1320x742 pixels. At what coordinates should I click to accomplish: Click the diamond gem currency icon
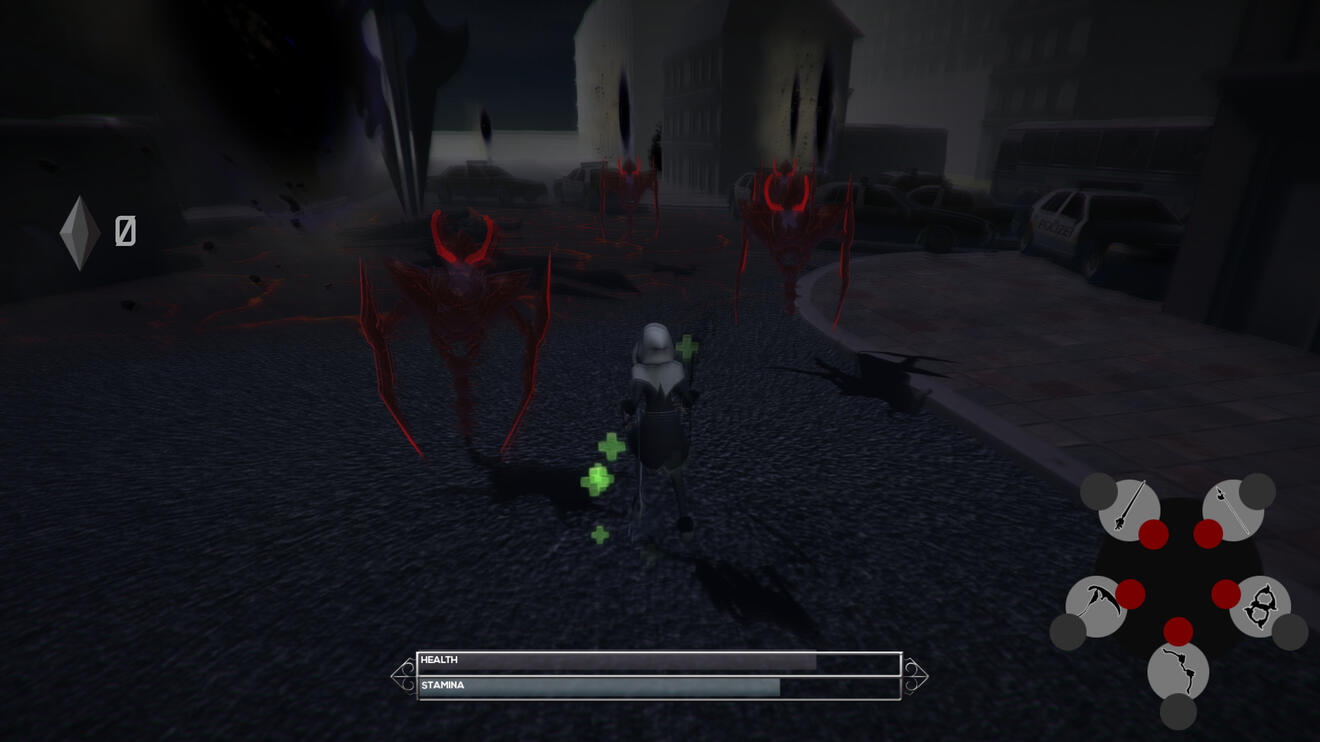[80, 230]
